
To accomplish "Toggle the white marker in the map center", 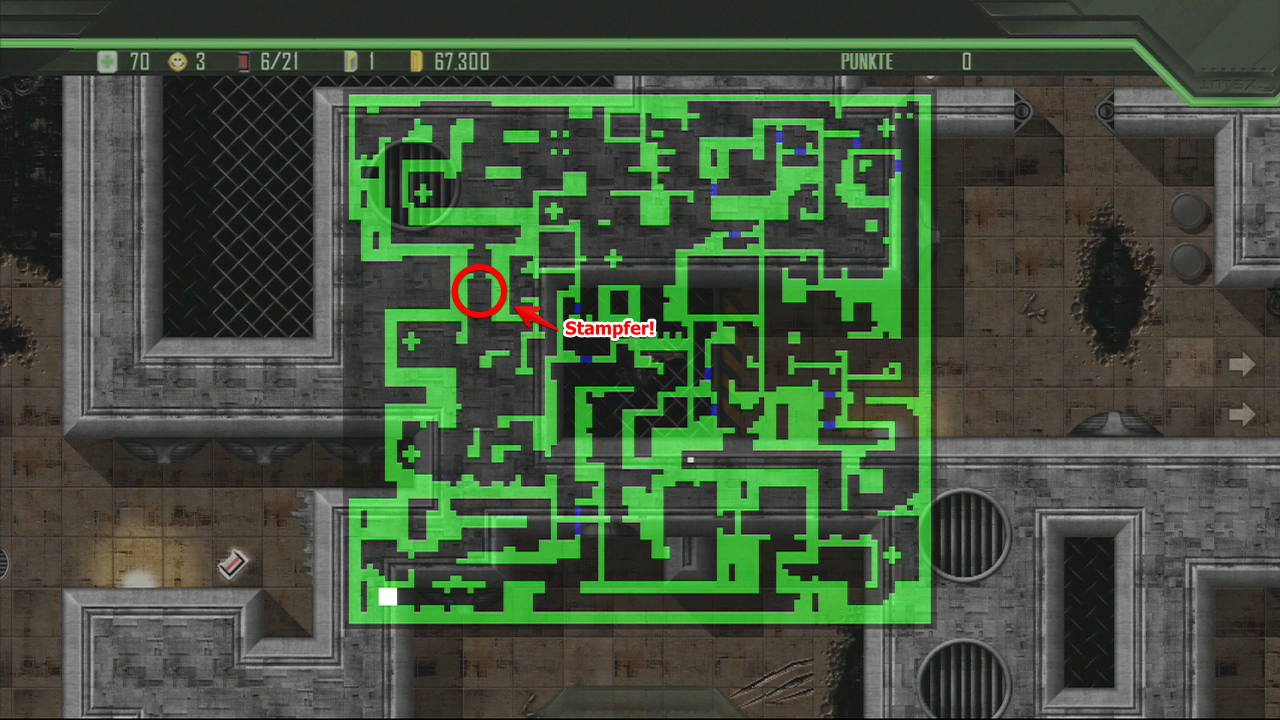I will (x=690, y=459).
